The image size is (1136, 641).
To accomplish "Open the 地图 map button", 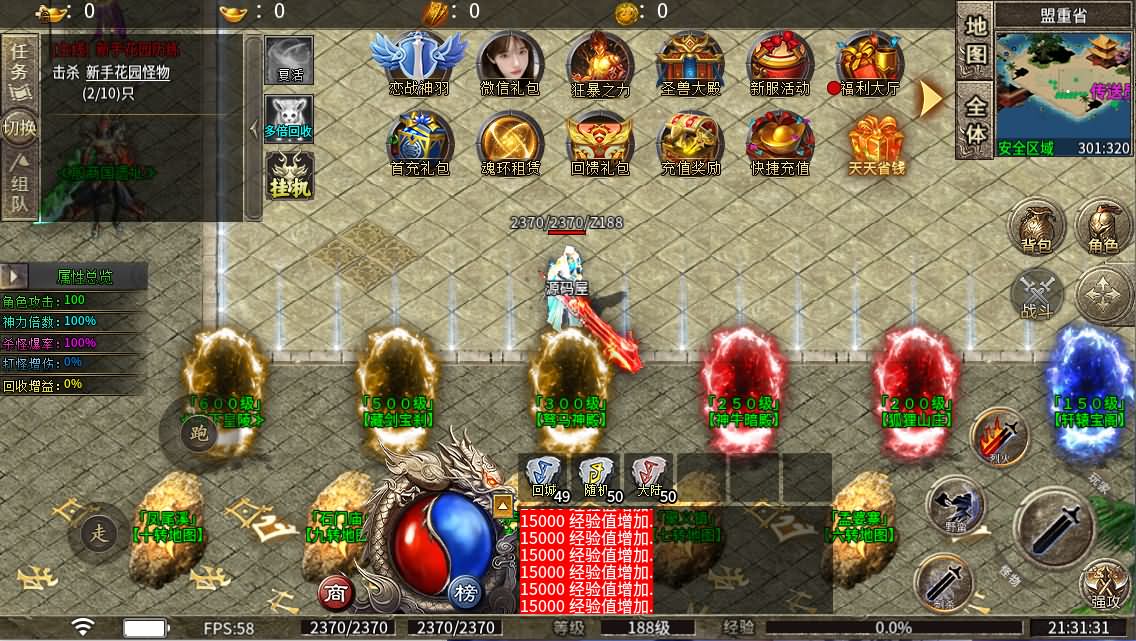I will (x=976, y=39).
